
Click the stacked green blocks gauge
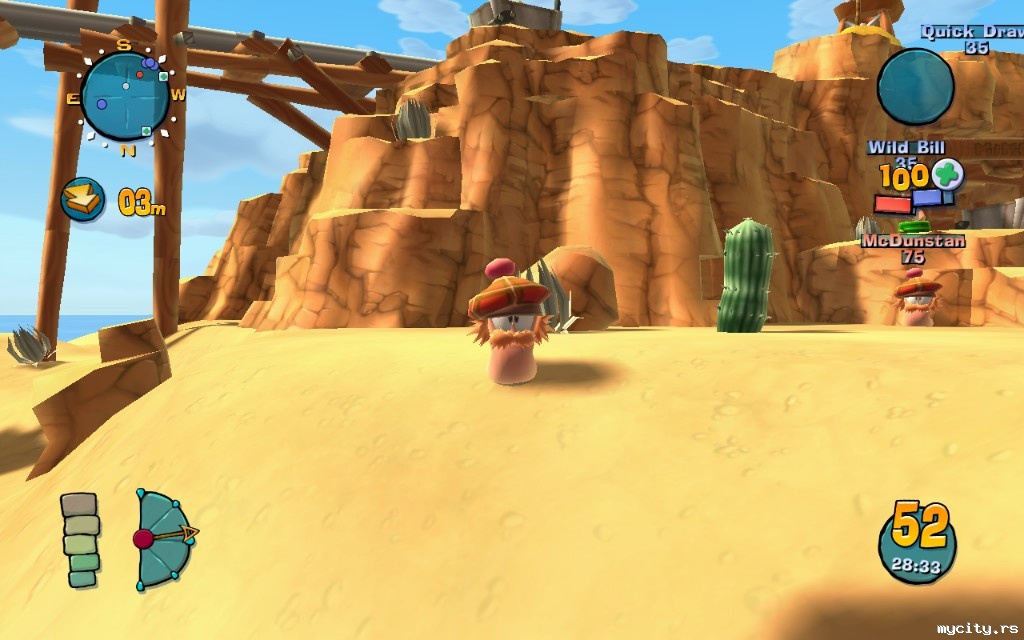(80, 539)
